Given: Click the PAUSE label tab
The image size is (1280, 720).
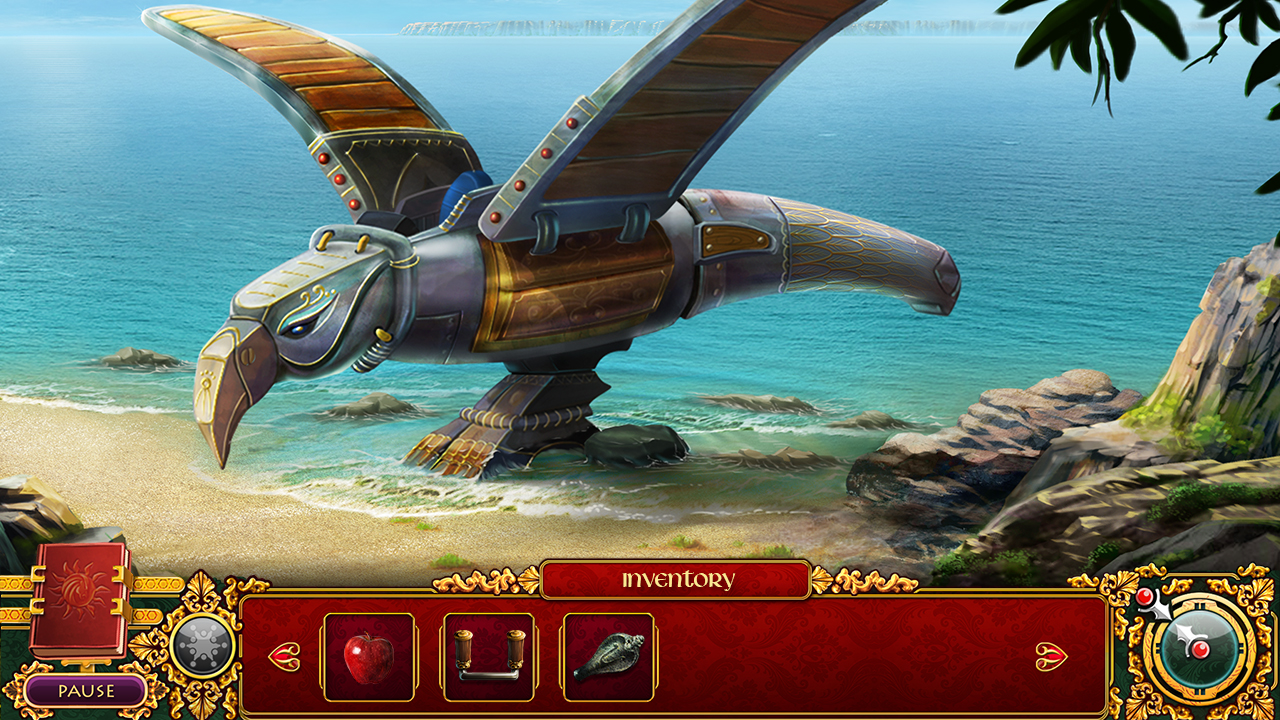Looking at the screenshot, I should coord(88,690).
